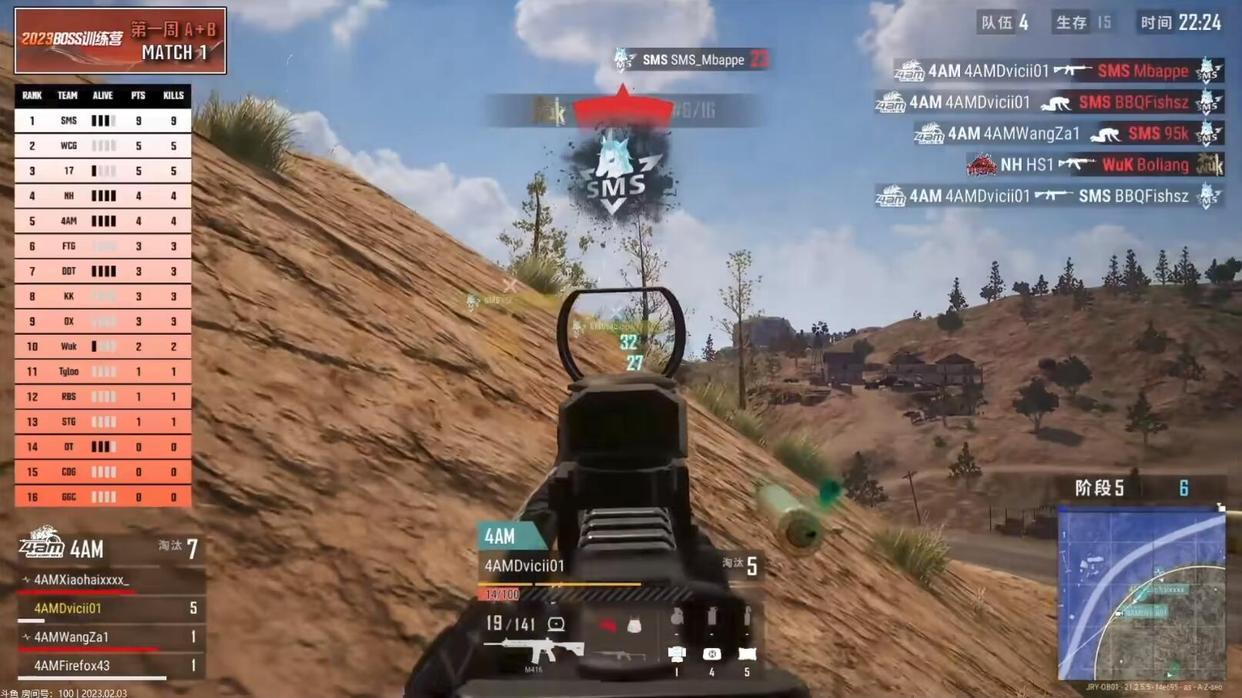The height and width of the screenshot is (698, 1242).
Task: Click the white vest armor icon
Action: tap(634, 625)
